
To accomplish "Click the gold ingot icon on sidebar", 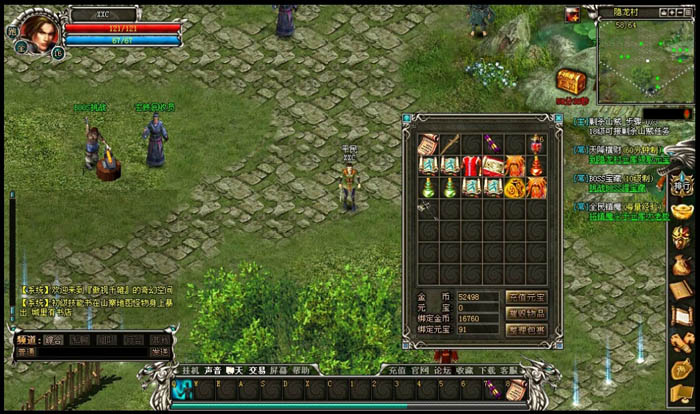I will click(x=681, y=211).
